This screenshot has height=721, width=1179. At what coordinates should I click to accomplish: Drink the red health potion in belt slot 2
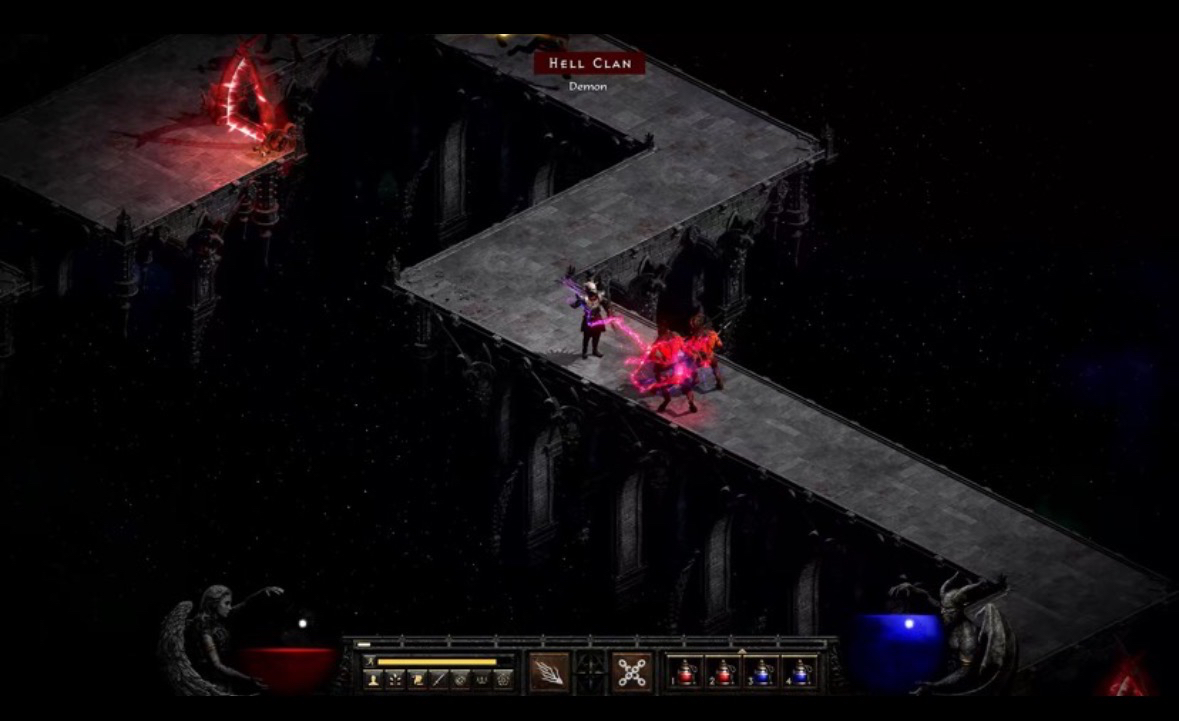tap(723, 672)
